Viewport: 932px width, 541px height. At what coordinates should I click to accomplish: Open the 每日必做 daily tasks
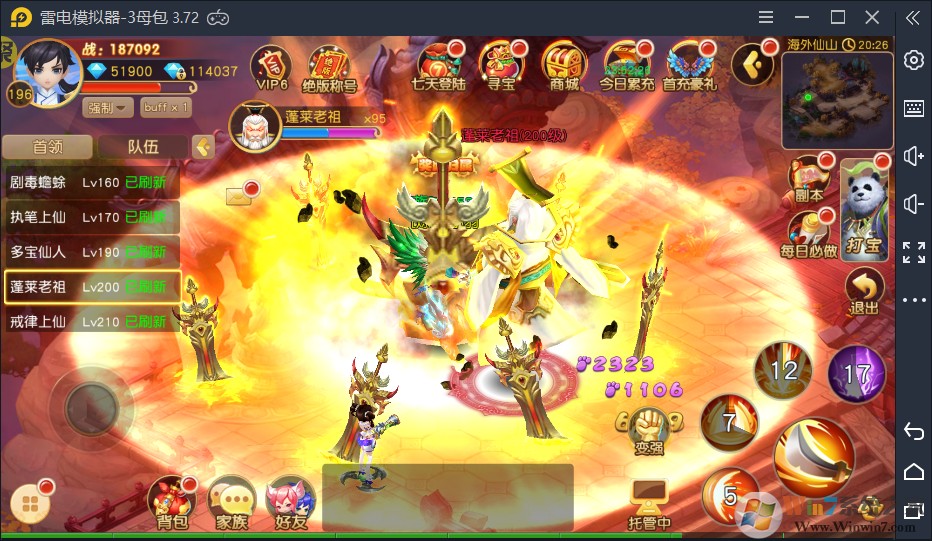pos(808,235)
